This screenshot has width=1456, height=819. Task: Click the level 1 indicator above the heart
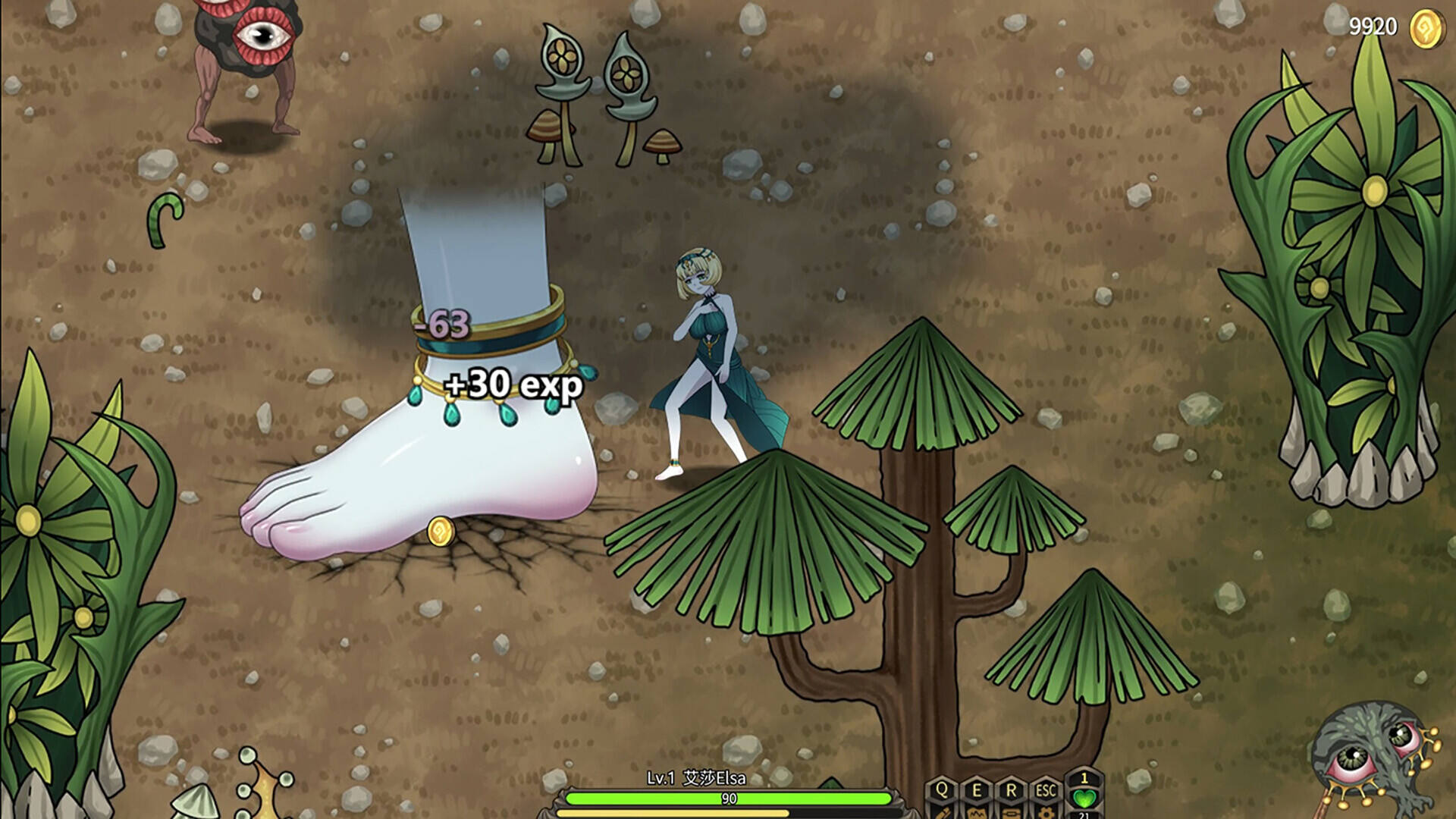click(1086, 780)
